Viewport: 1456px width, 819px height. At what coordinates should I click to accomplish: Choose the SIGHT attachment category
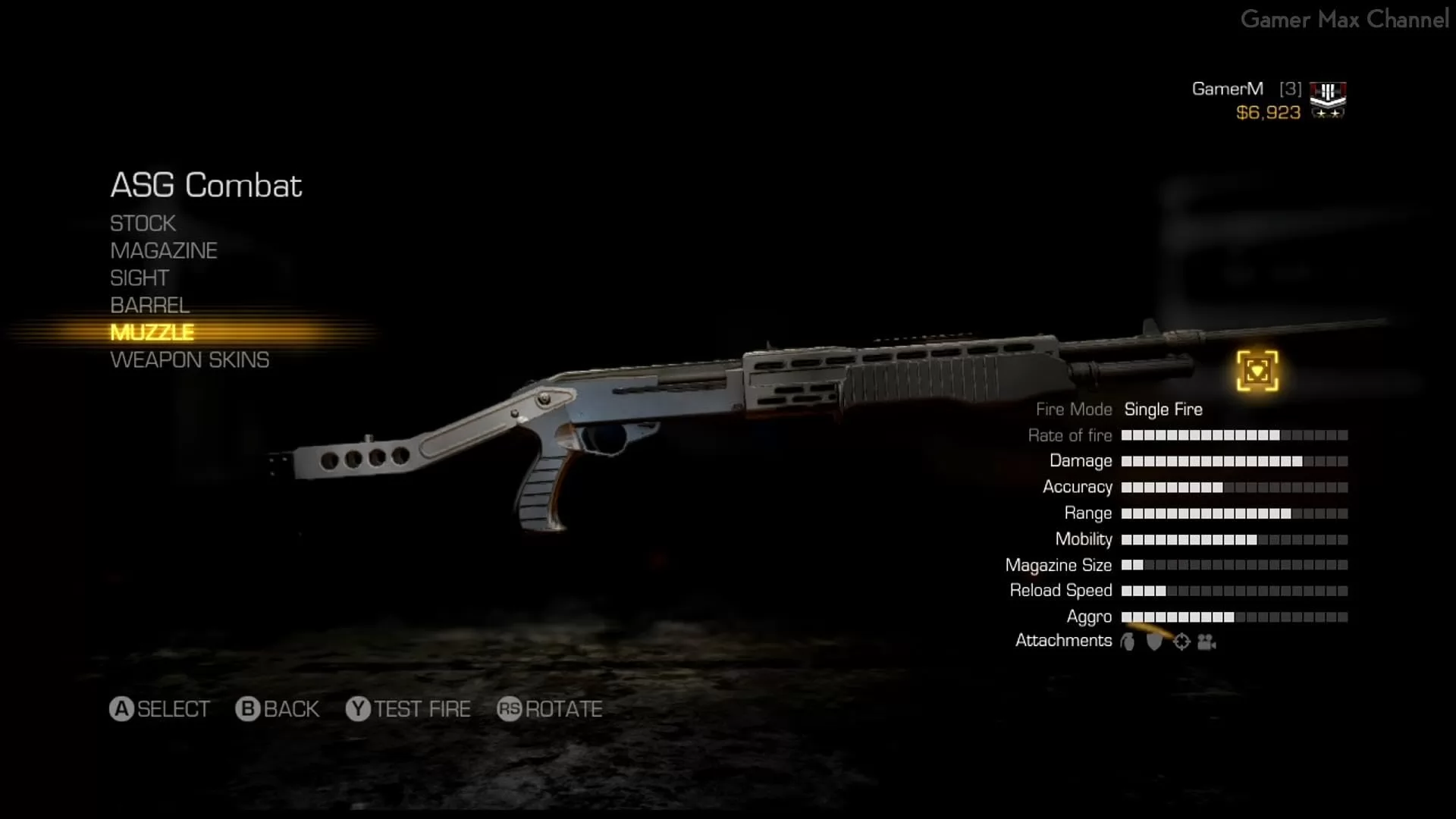(140, 278)
